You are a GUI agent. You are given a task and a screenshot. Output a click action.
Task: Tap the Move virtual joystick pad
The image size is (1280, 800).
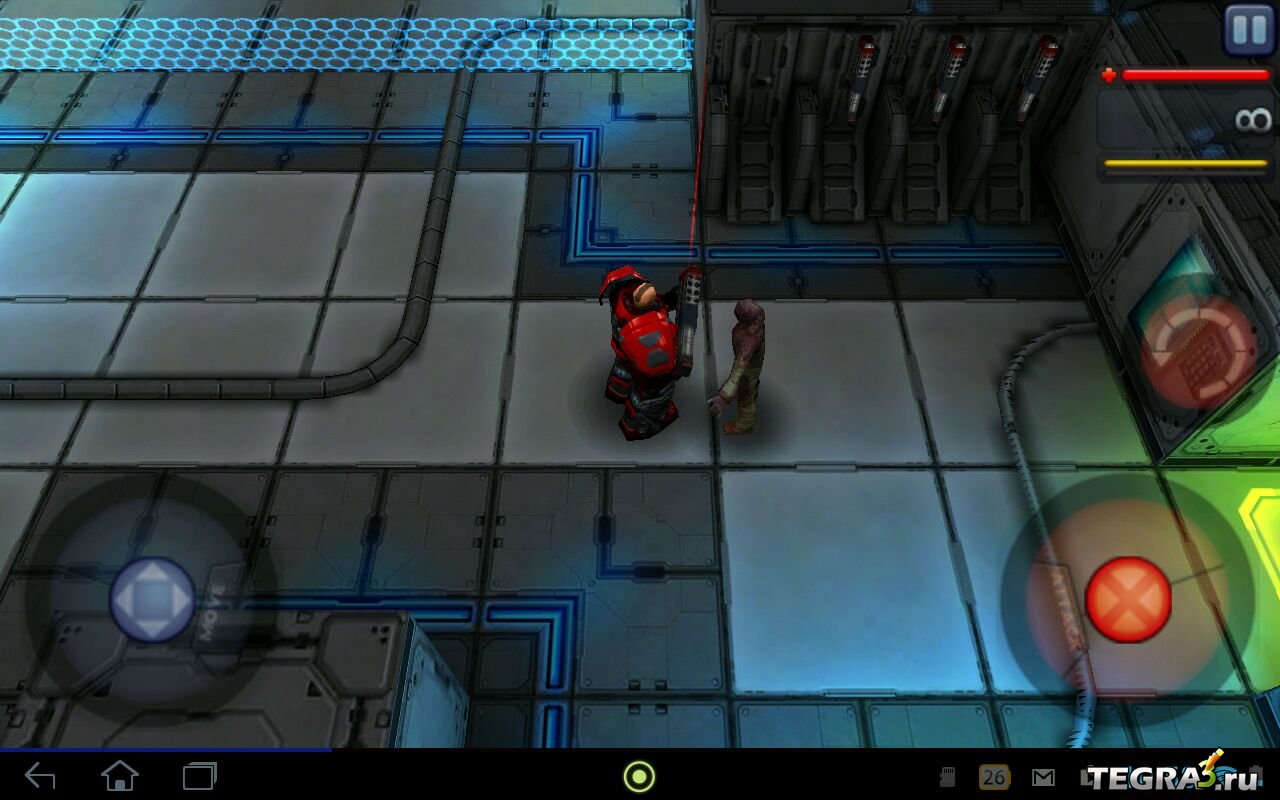[152, 600]
